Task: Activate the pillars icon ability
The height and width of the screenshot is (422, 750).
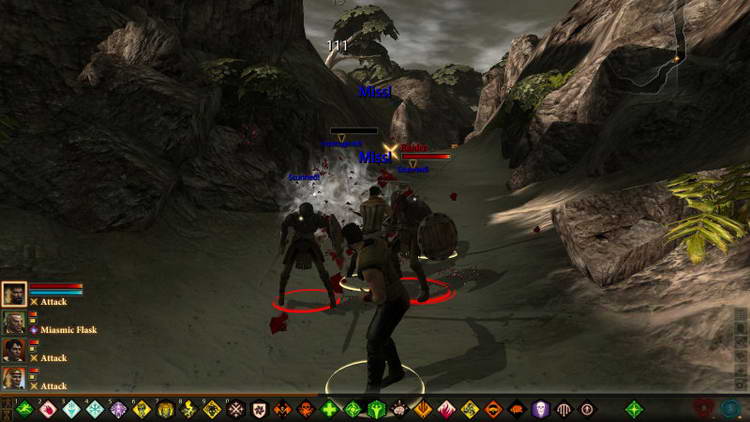Action: pyautogui.click(x=564, y=409)
